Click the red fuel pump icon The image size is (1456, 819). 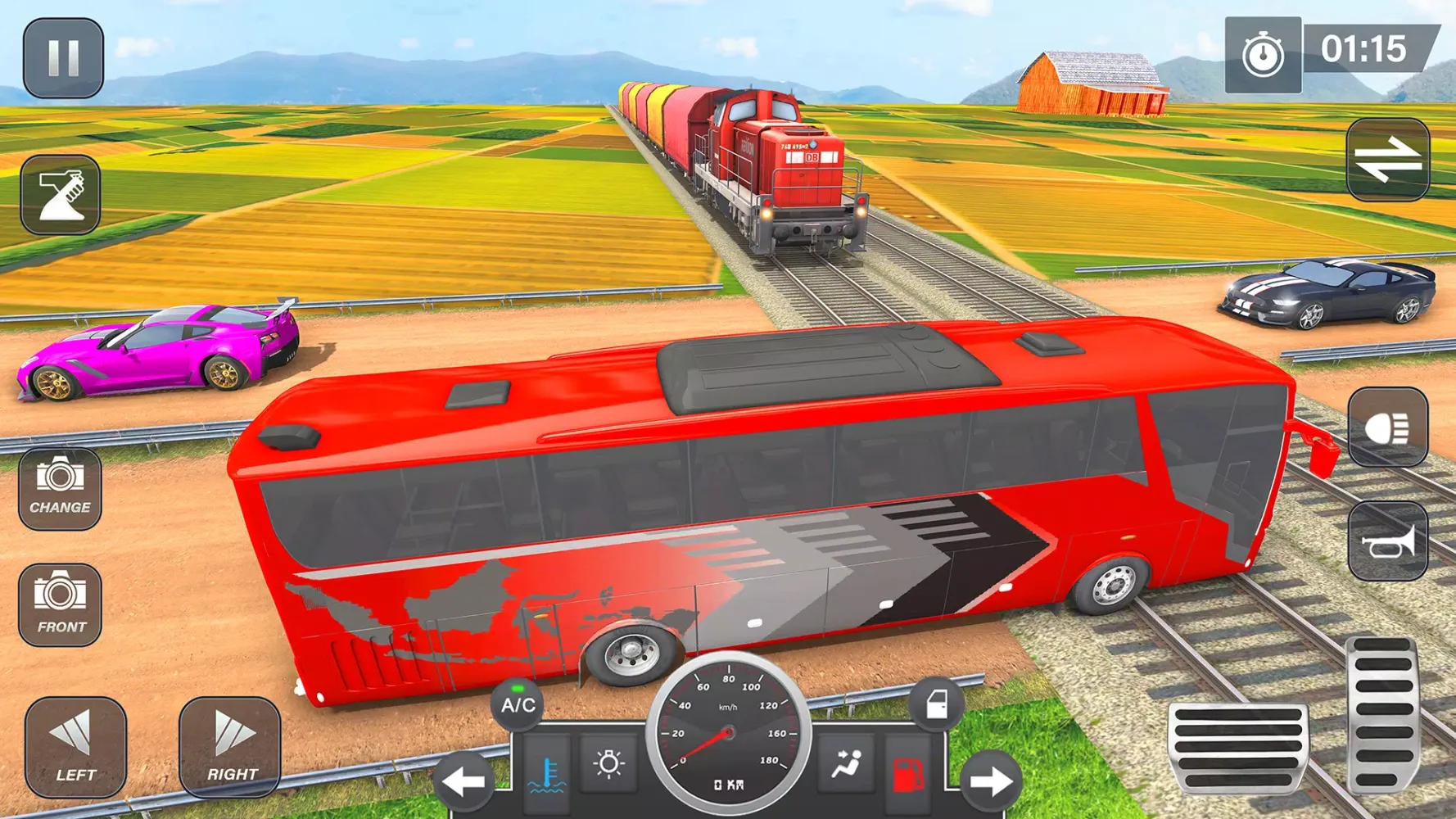pos(907,773)
